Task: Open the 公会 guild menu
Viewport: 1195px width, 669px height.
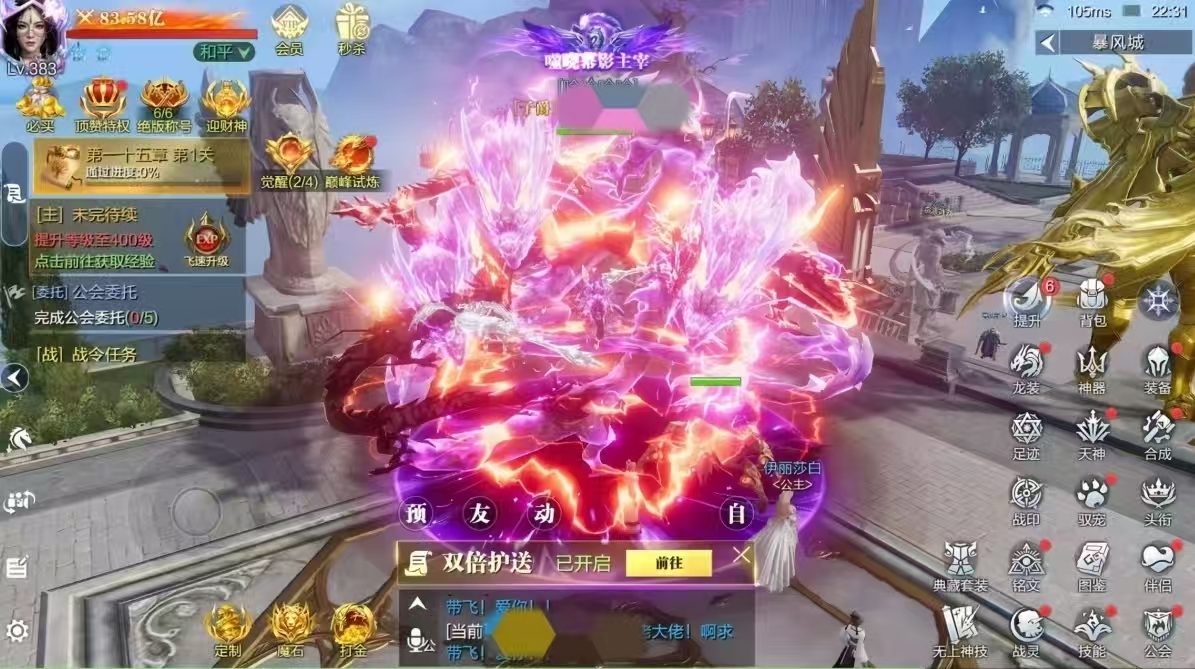Action: [x=1158, y=630]
